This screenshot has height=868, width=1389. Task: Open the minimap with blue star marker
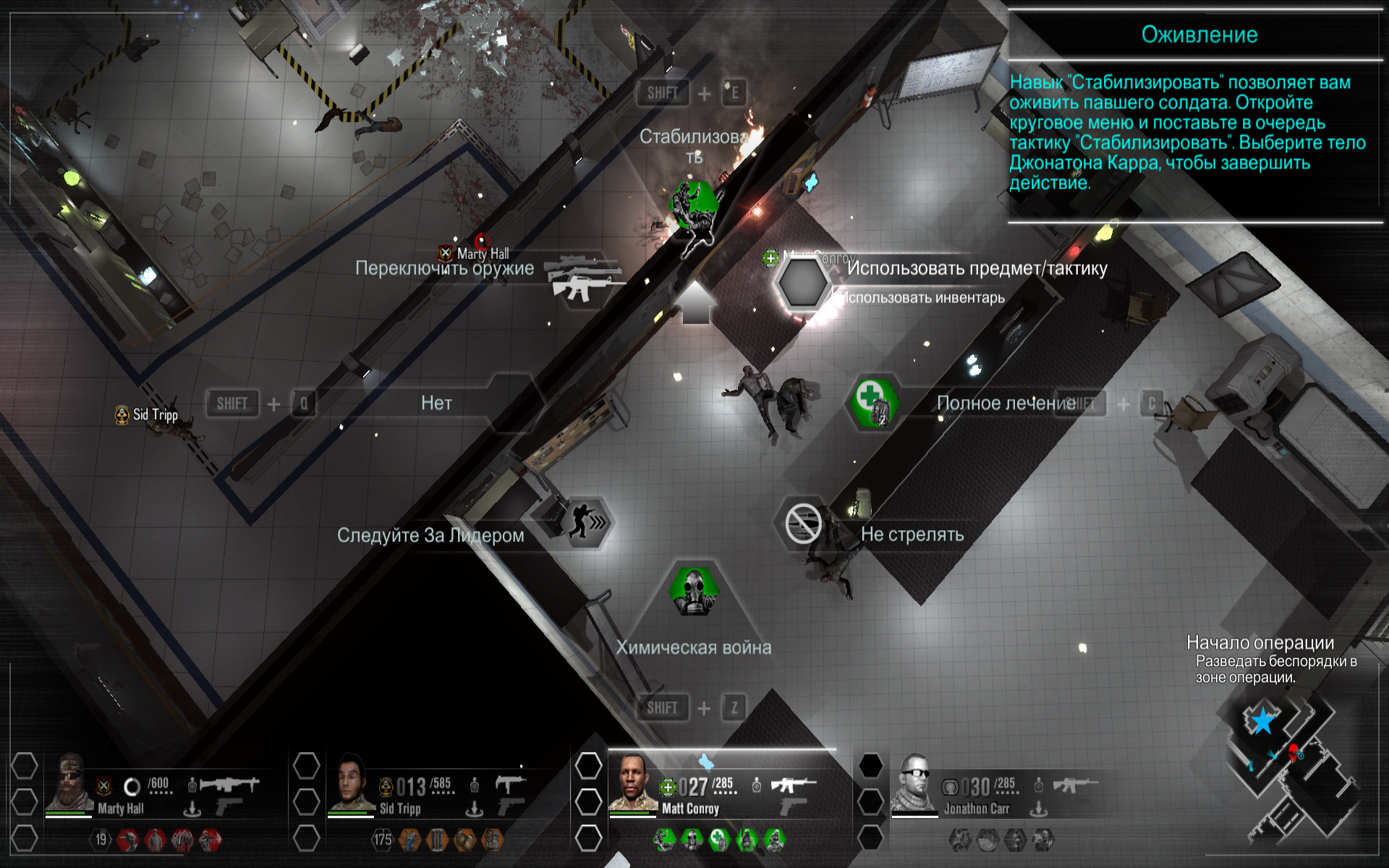(1291, 767)
